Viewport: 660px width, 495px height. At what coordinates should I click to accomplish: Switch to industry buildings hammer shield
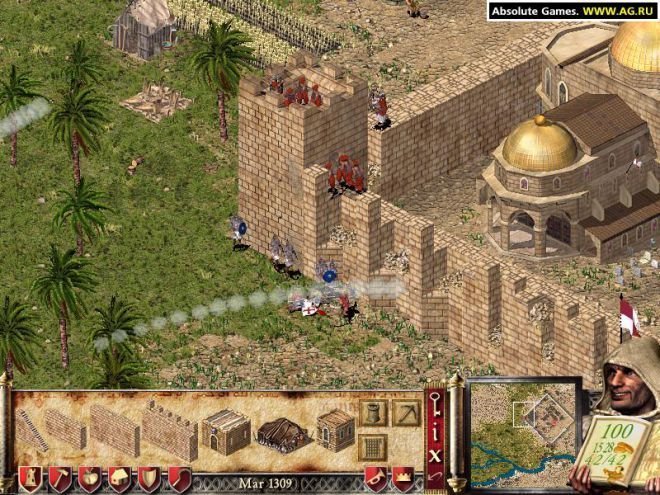coord(58,479)
